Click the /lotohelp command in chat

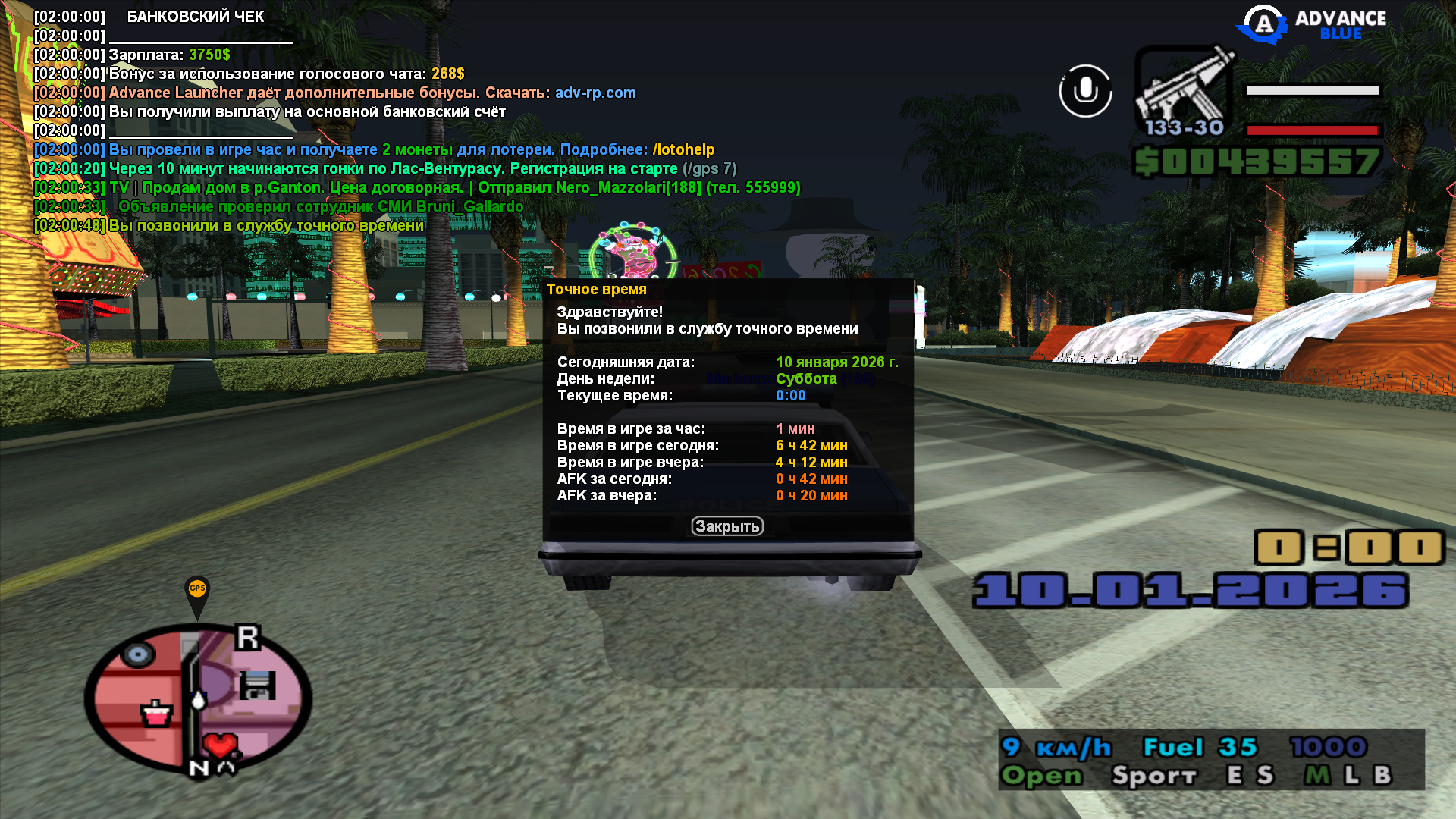point(683,149)
